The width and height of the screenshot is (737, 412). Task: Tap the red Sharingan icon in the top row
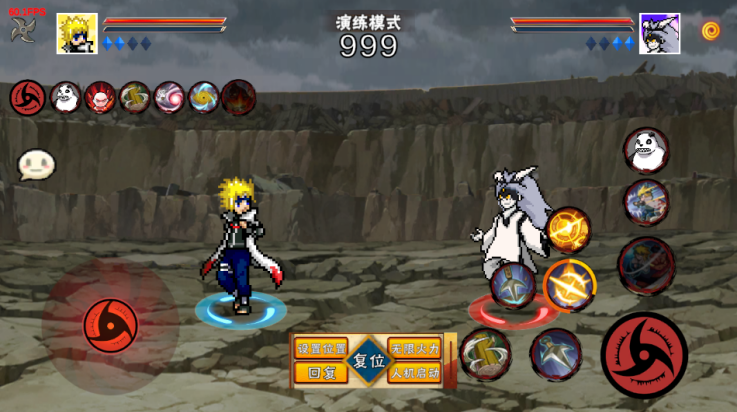(x=26, y=97)
